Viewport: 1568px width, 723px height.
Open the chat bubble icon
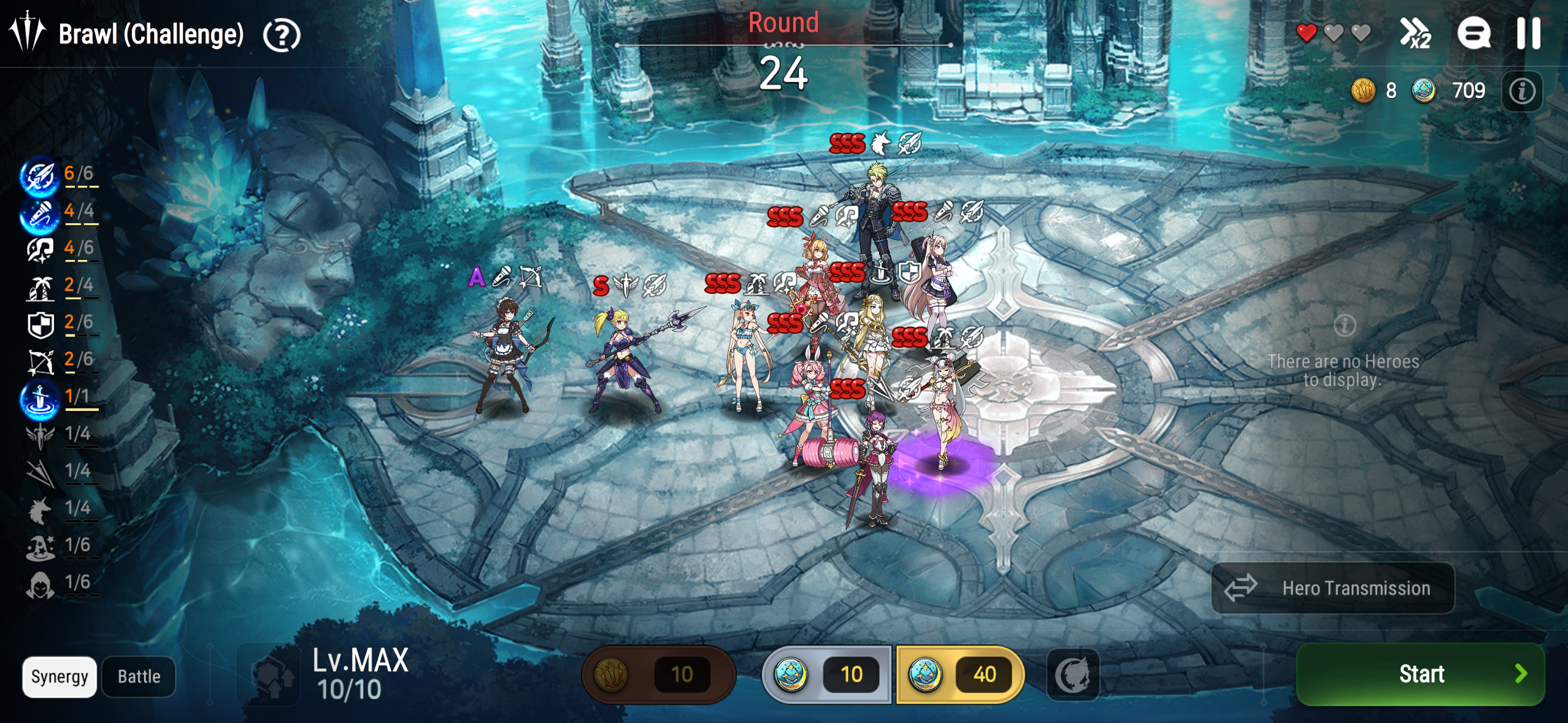1474,33
